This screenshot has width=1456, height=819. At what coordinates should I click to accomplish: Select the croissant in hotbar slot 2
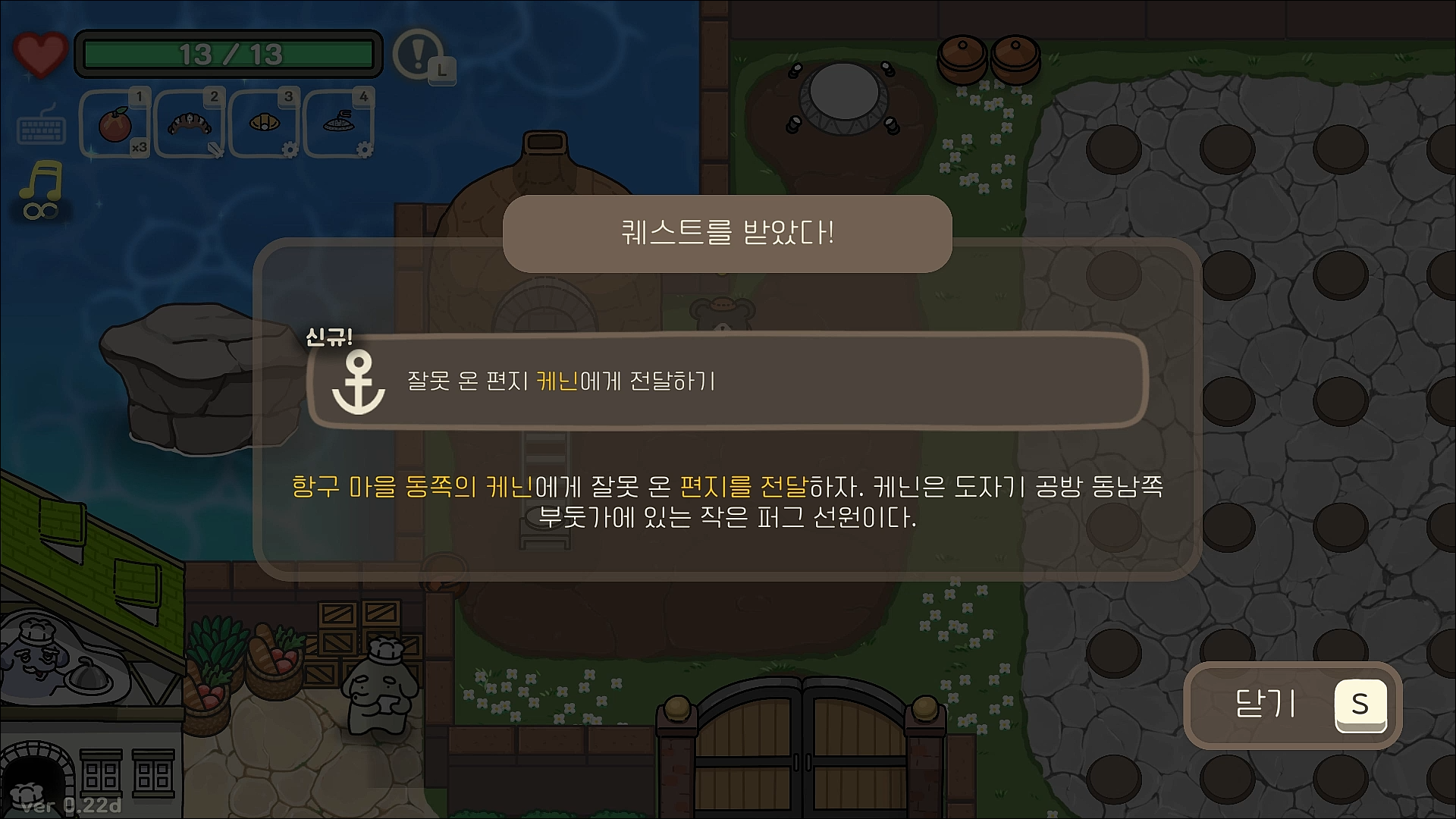[x=188, y=124]
